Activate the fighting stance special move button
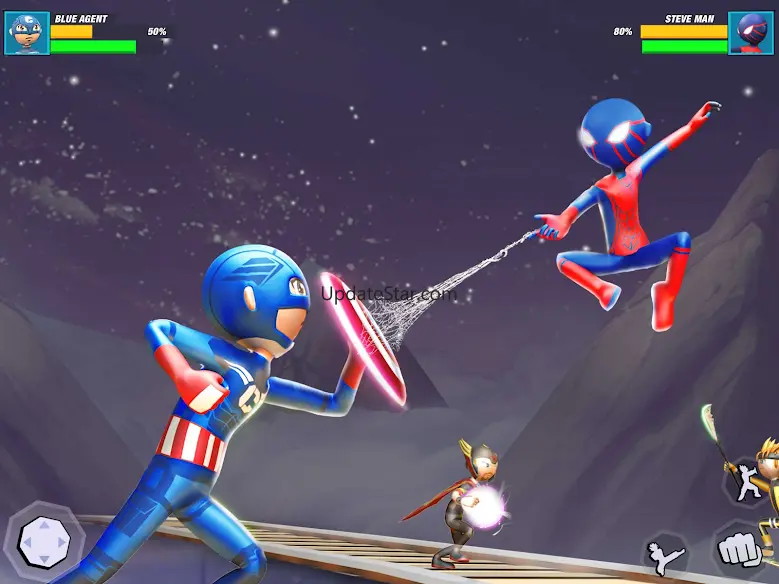779x584 pixels. click(744, 480)
